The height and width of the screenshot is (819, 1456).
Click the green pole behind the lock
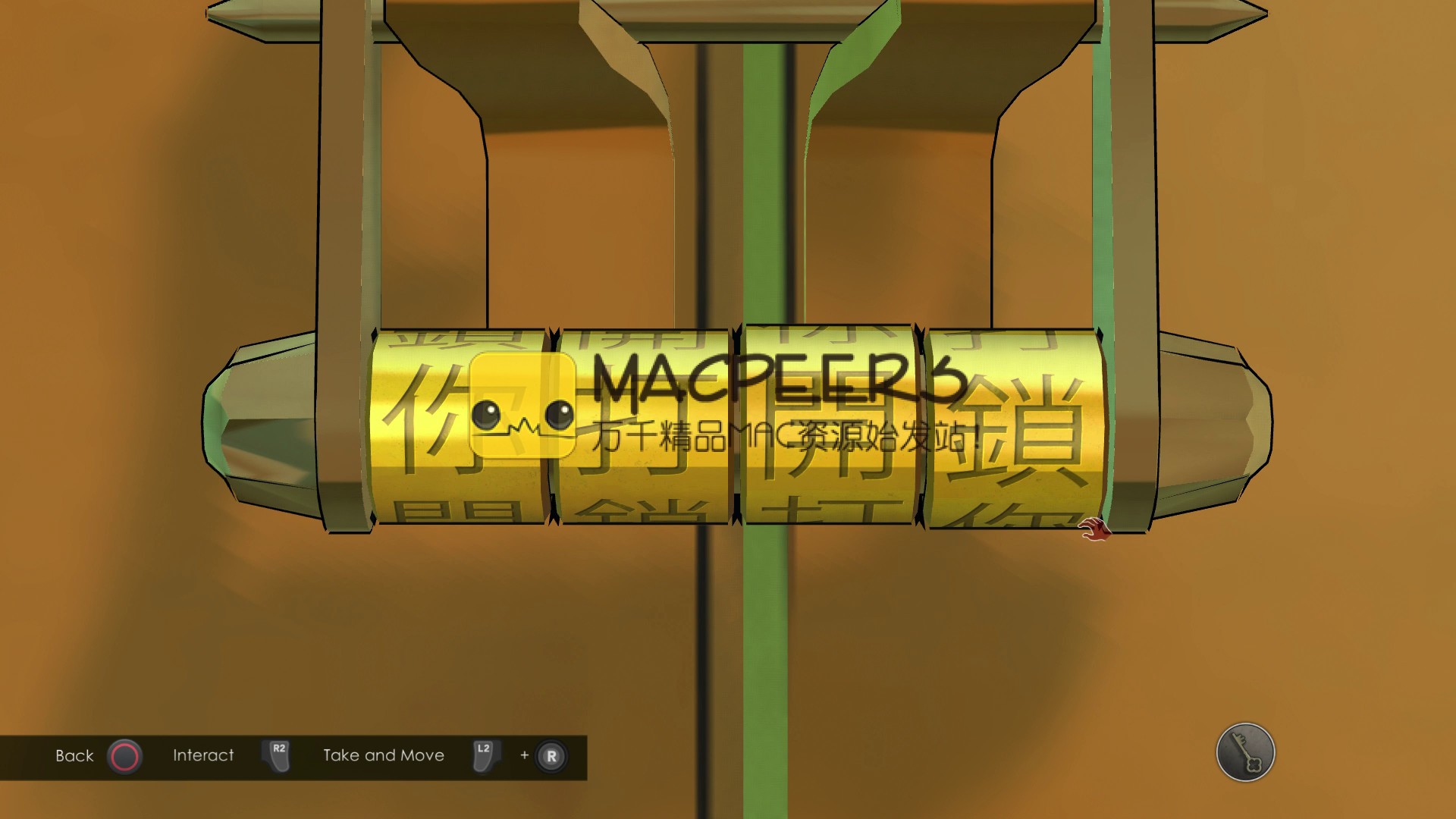766,629
